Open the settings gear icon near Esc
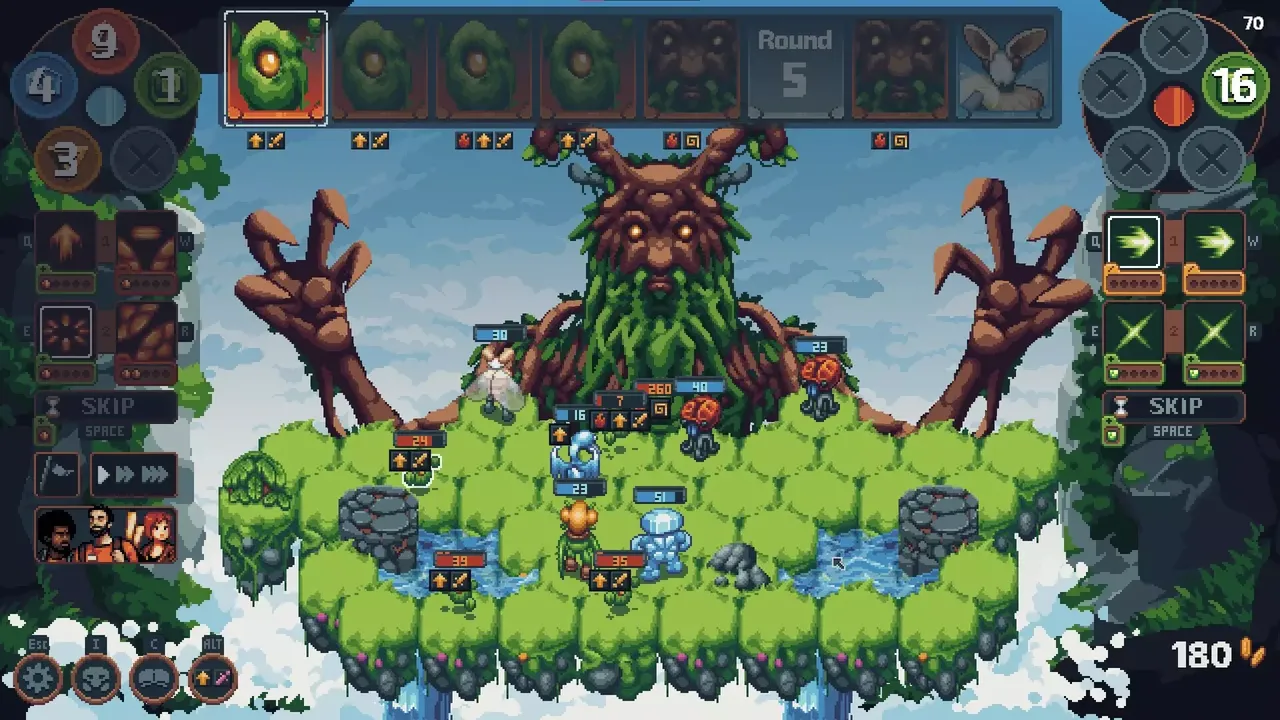Image resolution: width=1280 pixels, height=720 pixels. (x=37, y=677)
